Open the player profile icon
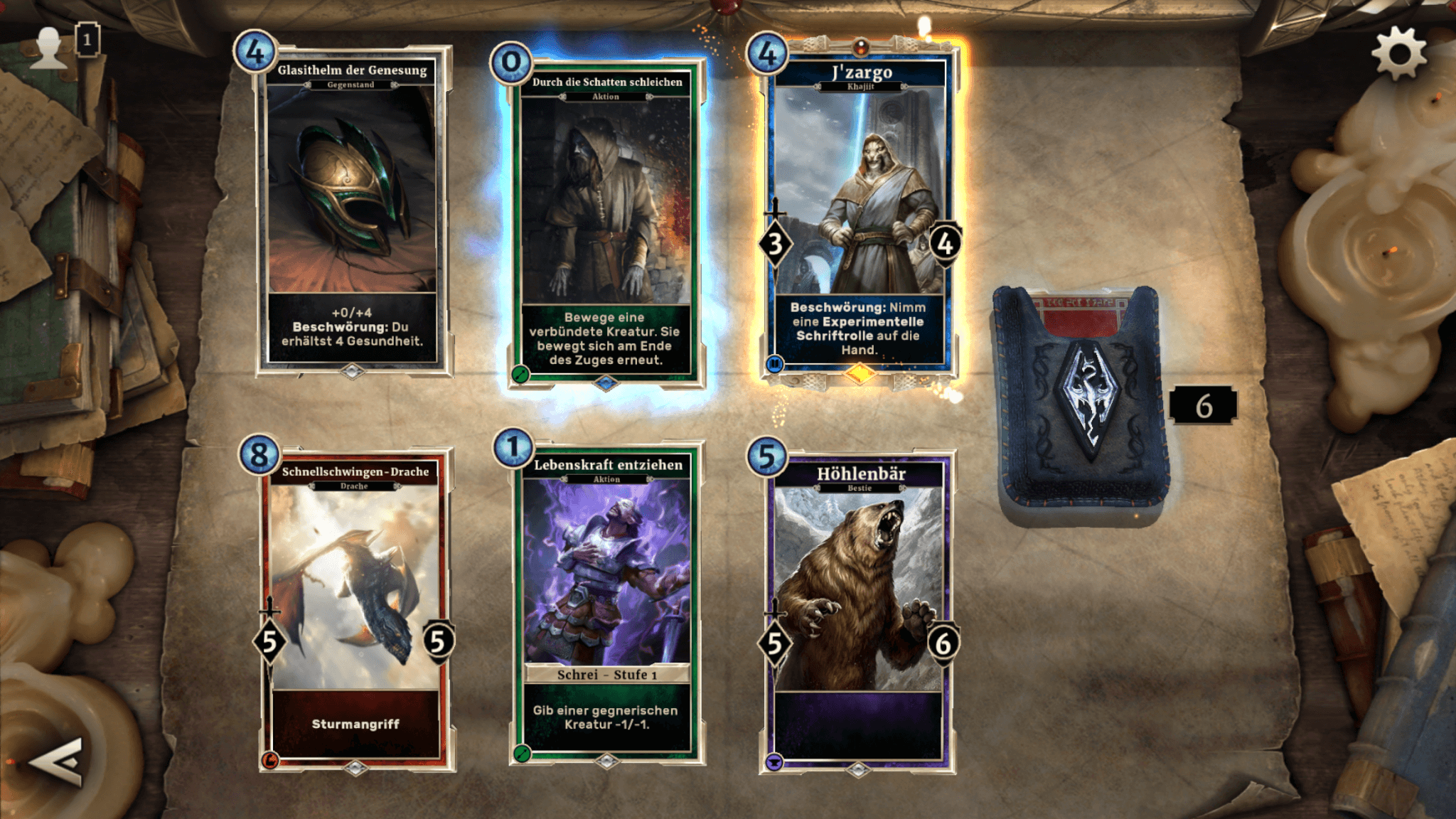The width and height of the screenshot is (1456, 819). (x=50, y=47)
